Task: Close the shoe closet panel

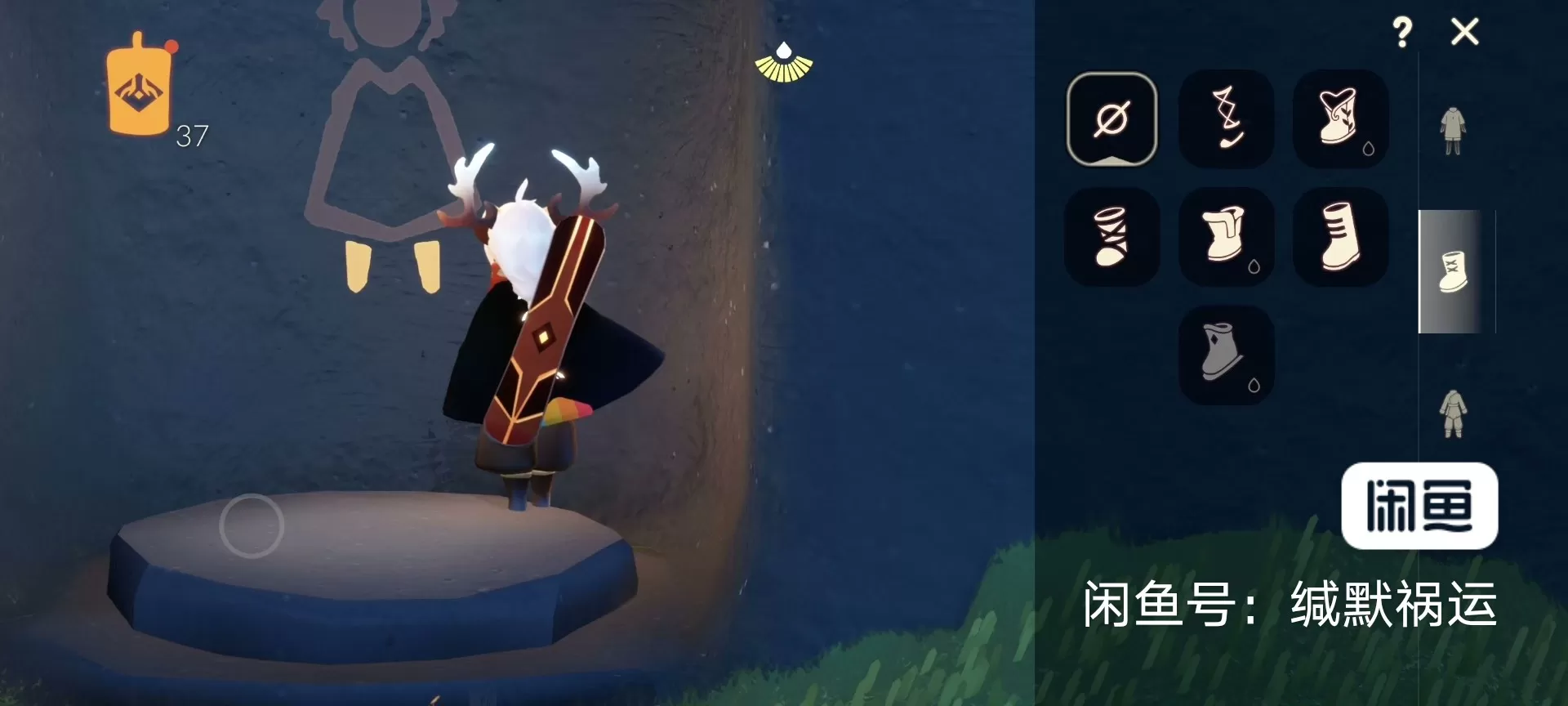Action: 1464,33
